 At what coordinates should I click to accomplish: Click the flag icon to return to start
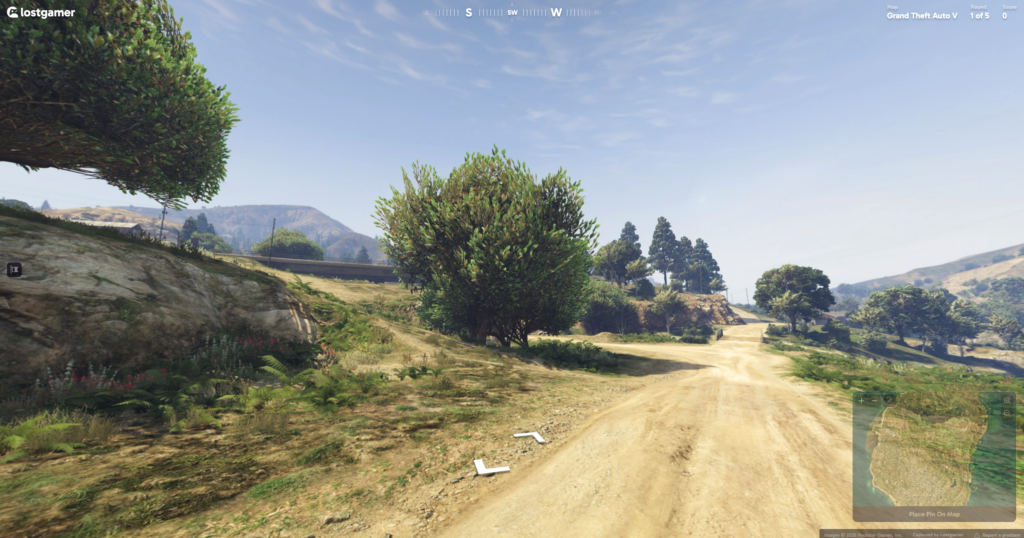click(x=14, y=269)
